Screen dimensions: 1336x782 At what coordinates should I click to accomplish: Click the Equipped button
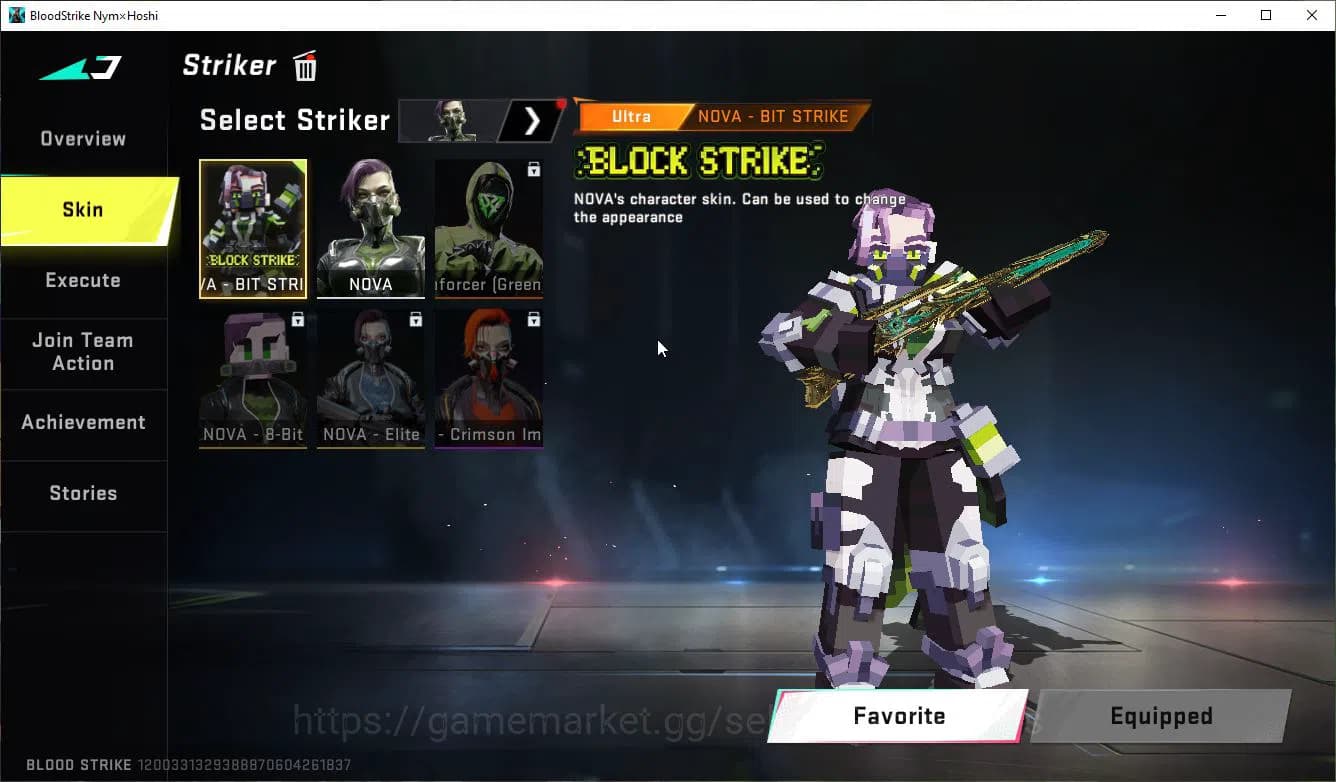[x=1160, y=716]
